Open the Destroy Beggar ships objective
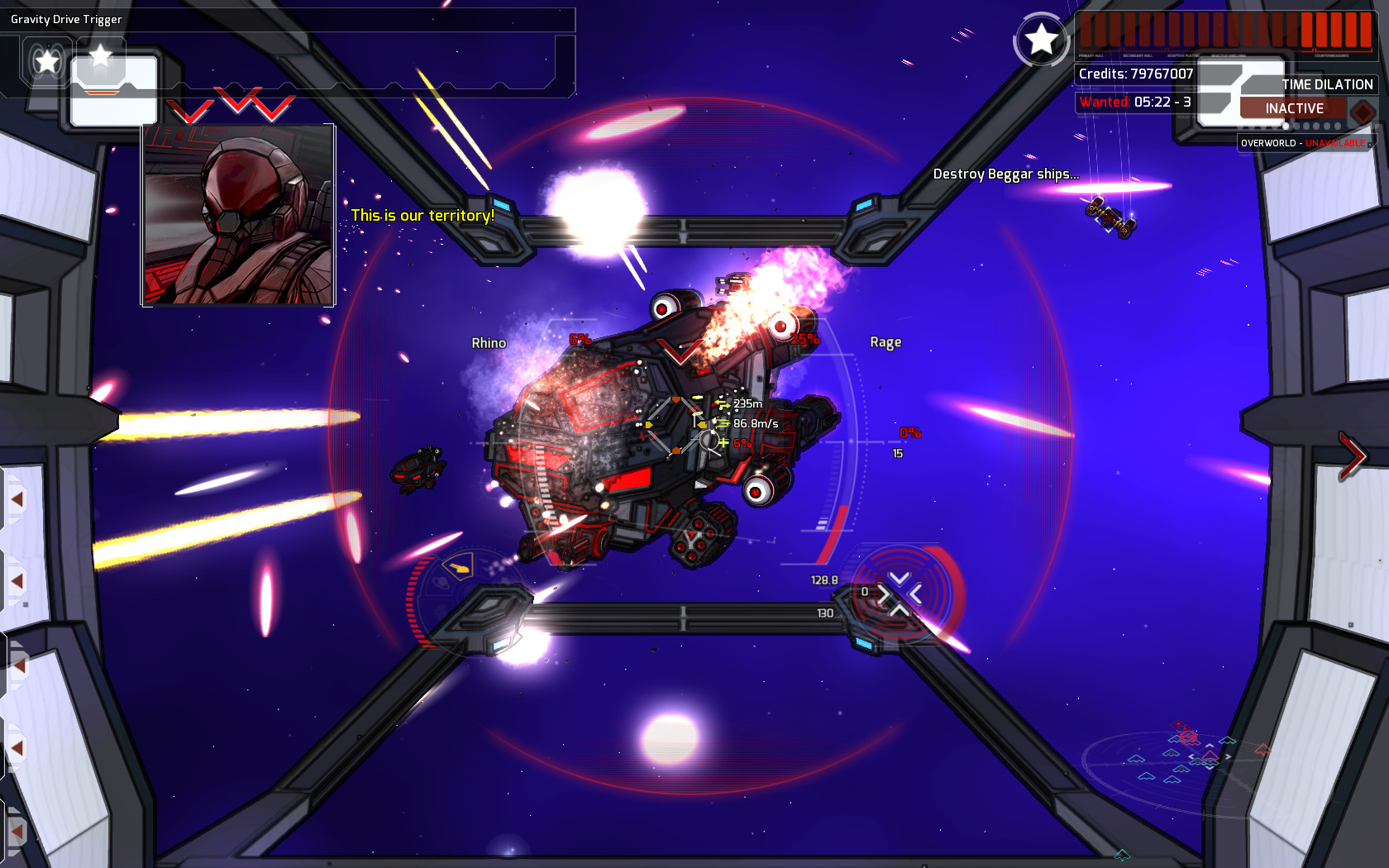The image size is (1389, 868). (x=1005, y=174)
